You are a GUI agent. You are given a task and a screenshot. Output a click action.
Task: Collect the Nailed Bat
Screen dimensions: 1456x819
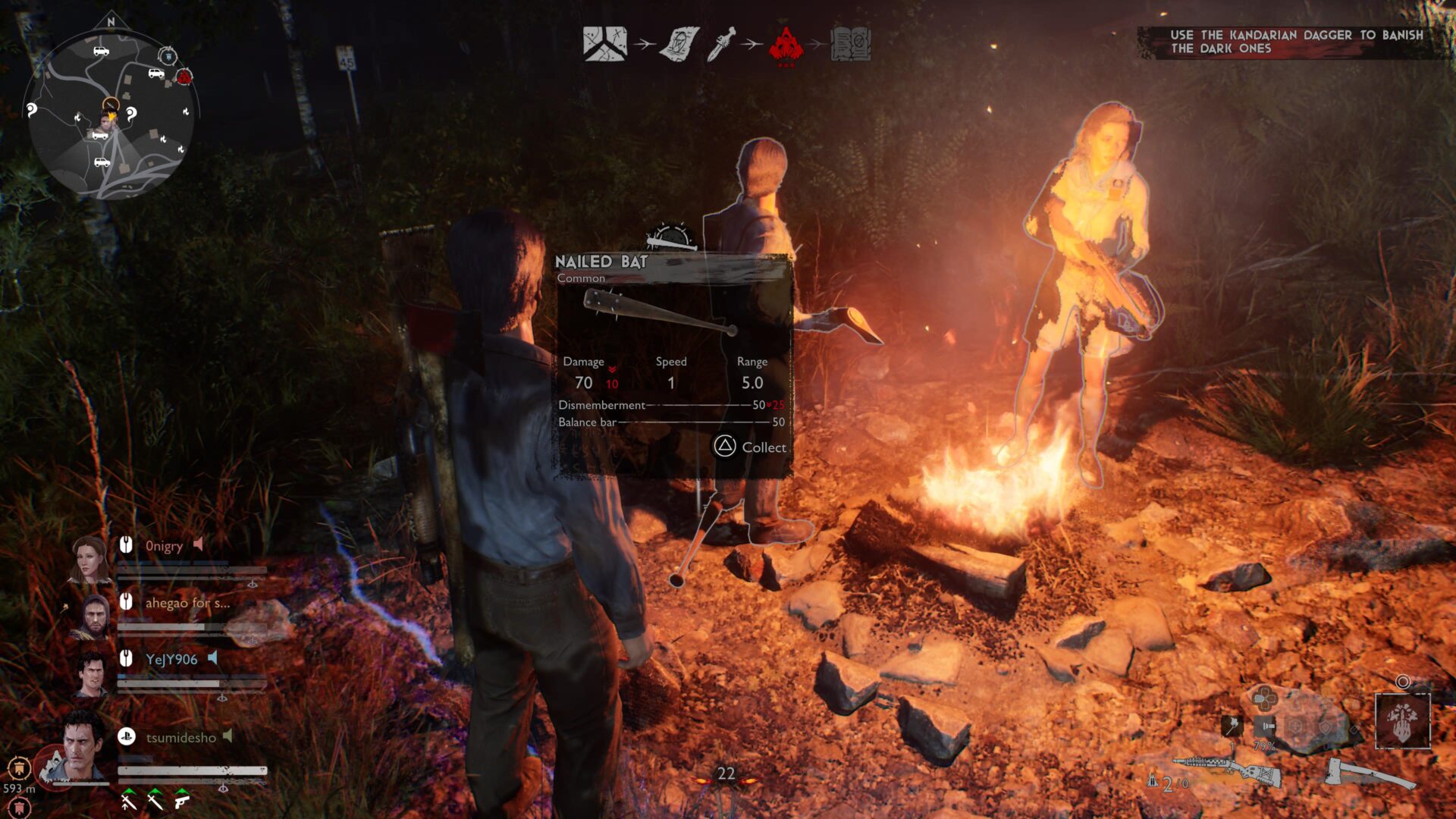[750, 447]
